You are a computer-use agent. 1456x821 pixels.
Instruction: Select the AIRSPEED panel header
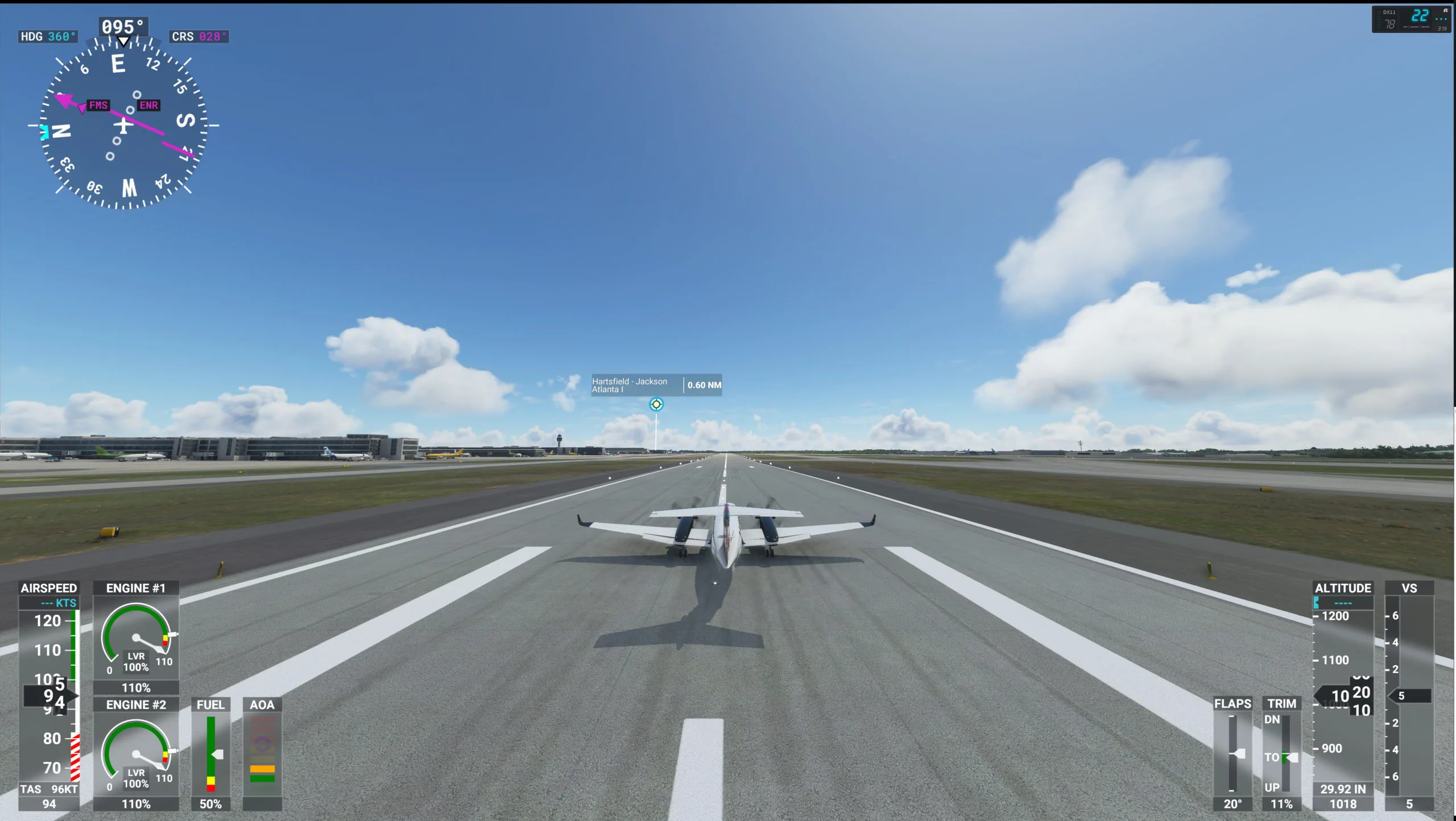tap(49, 588)
